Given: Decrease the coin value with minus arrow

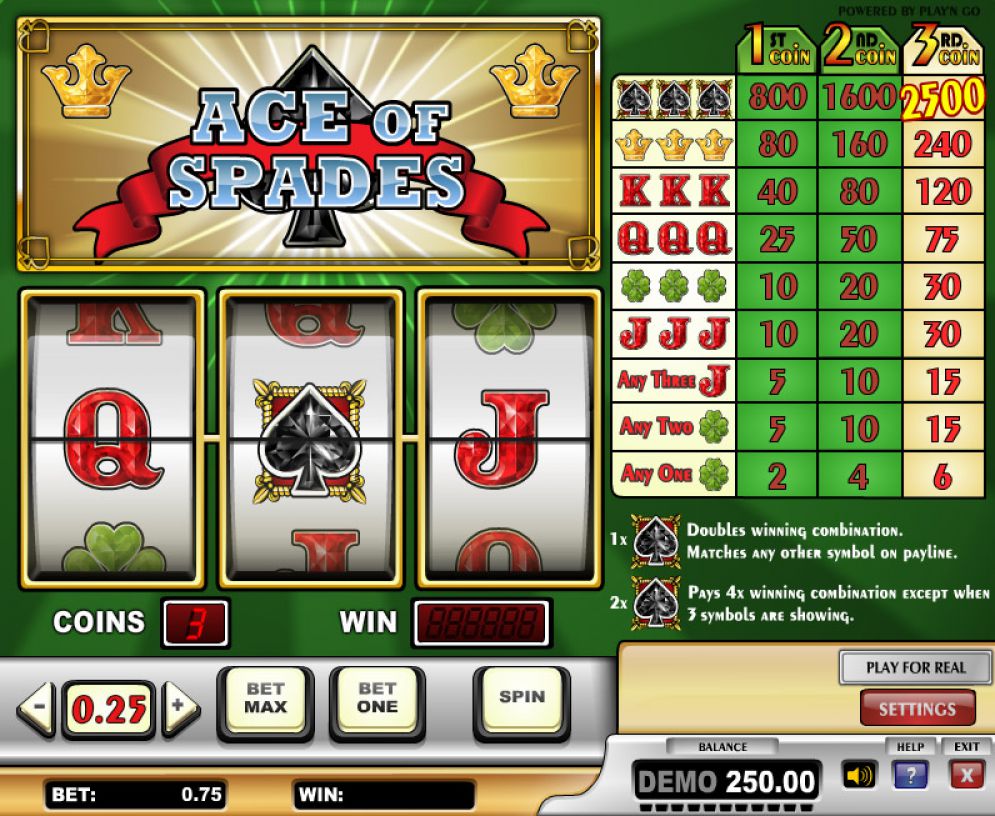Looking at the screenshot, I should coord(36,709).
